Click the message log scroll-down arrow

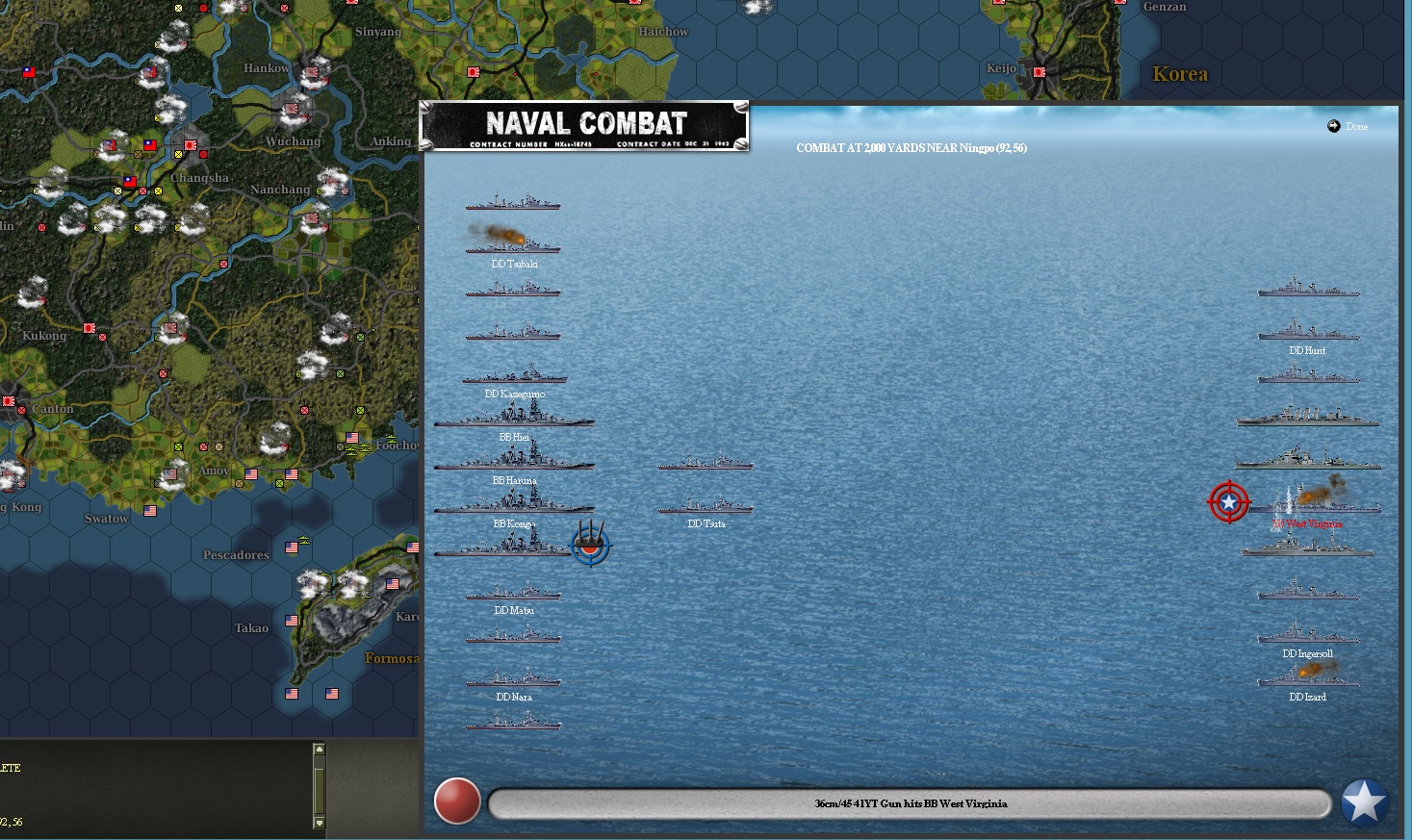coord(320,823)
